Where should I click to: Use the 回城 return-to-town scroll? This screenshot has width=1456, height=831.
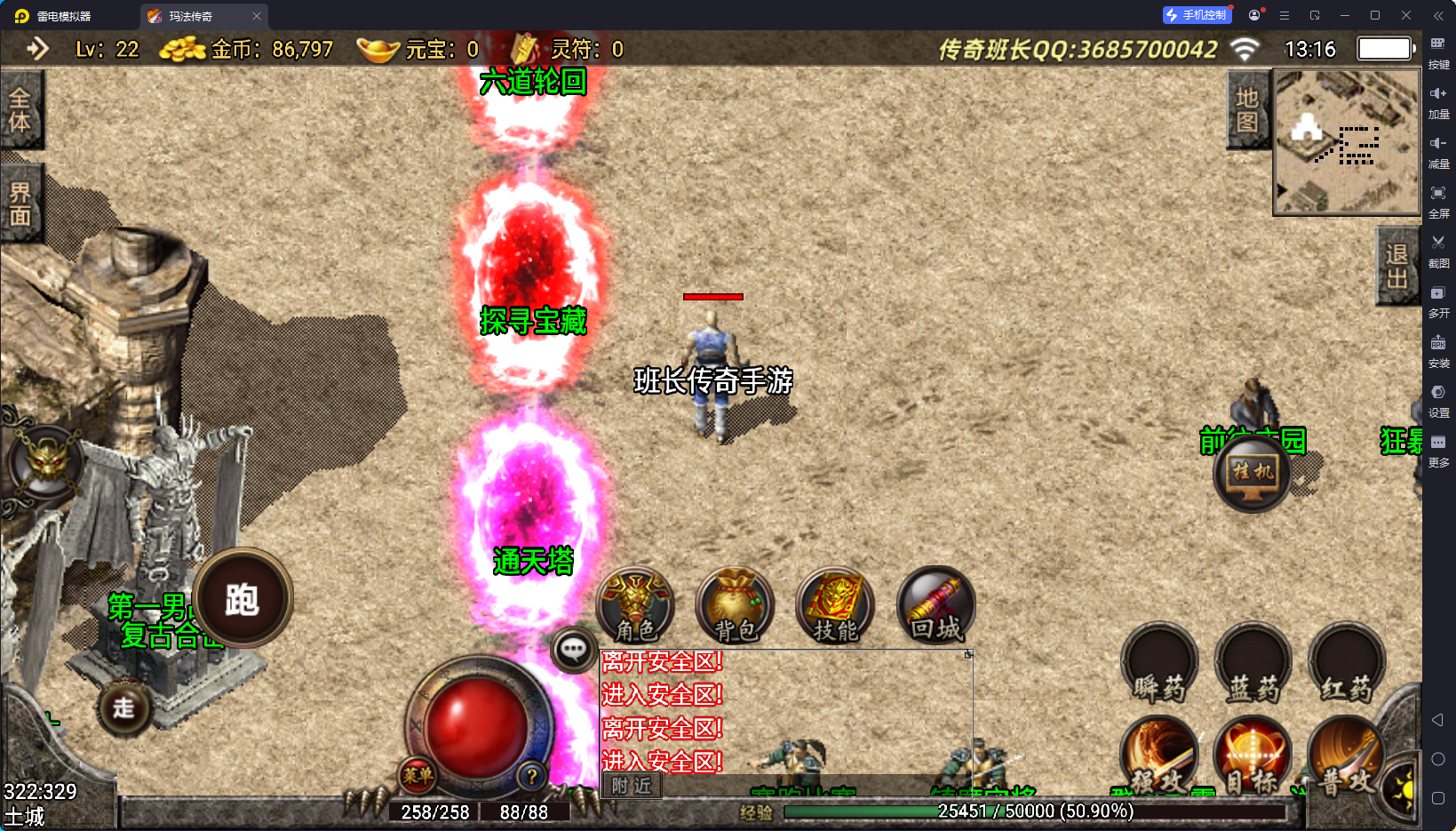click(935, 606)
